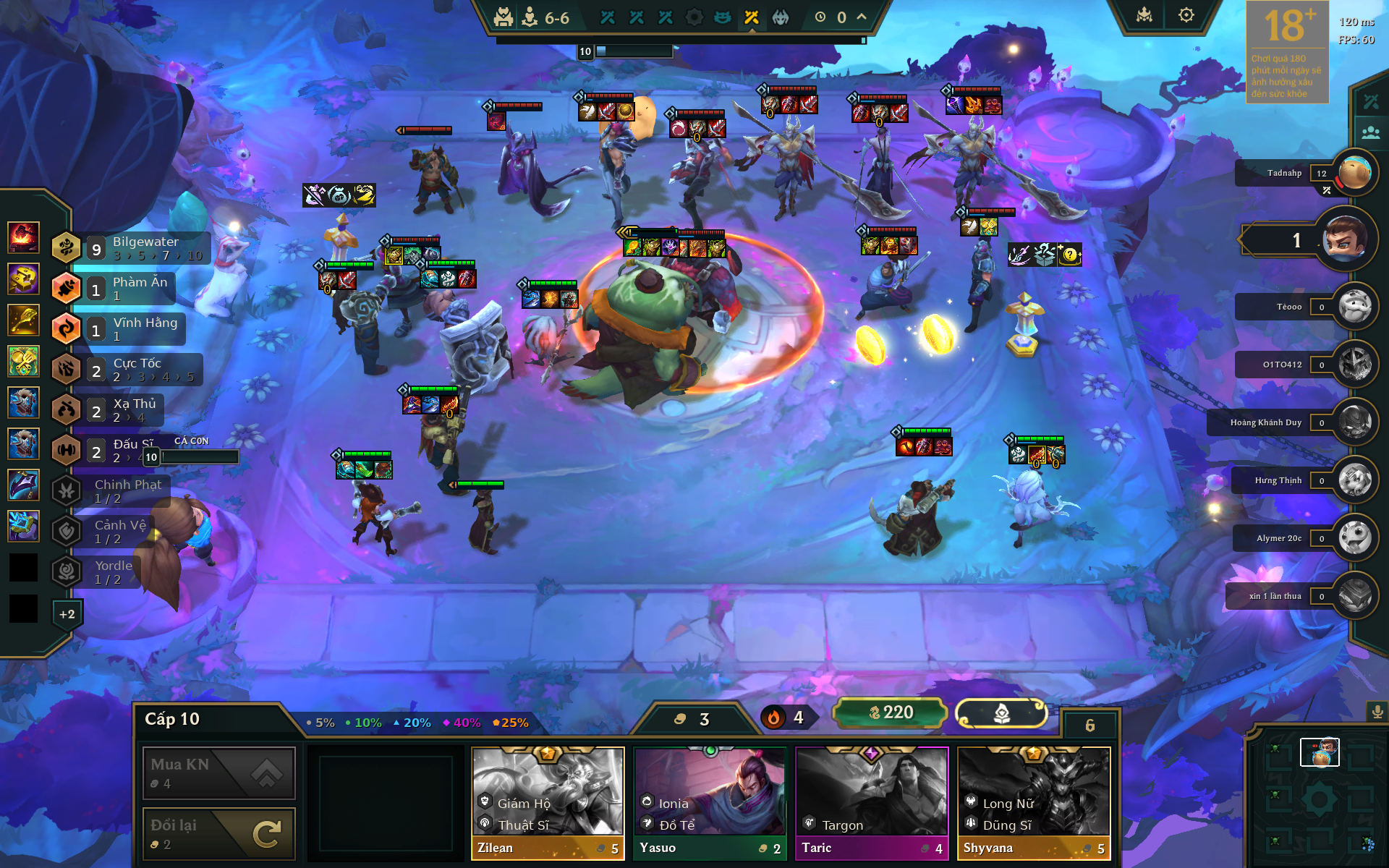Select Tèooo in the player list
The image size is (1389, 868).
(x=1355, y=307)
